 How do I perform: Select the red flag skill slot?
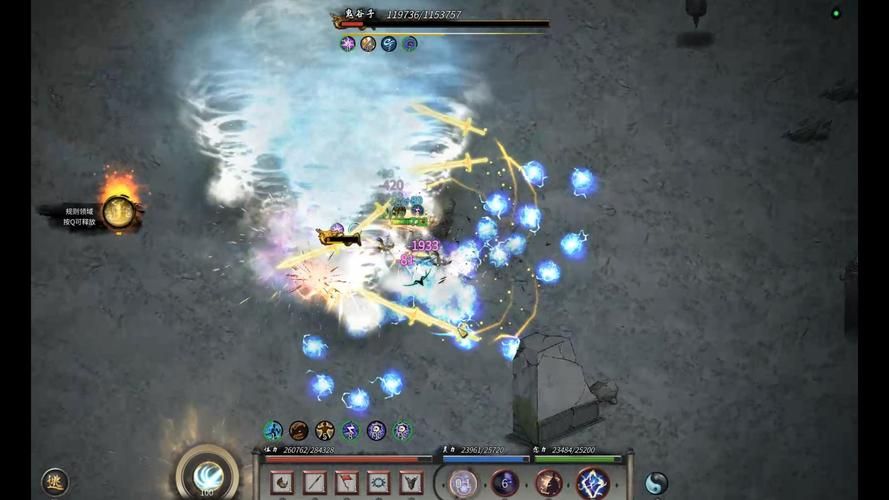point(346,483)
